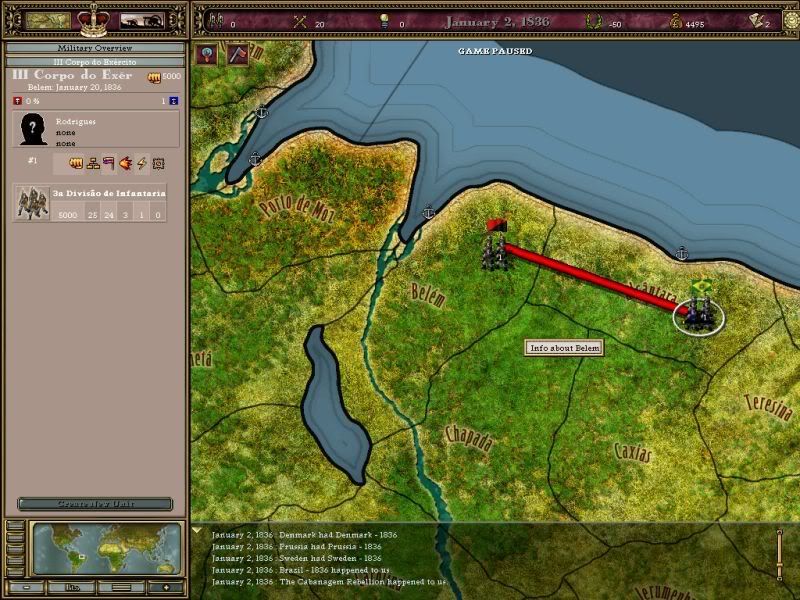Click the III Corpo do Exército header

click(95, 62)
